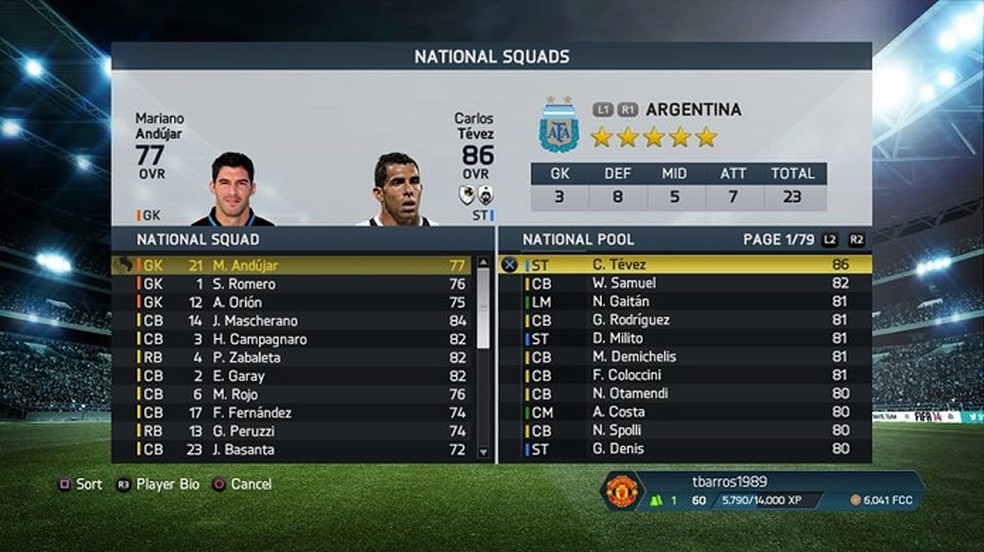Select F. Fernández in the squad list
The height and width of the screenshot is (552, 984).
tap(290, 413)
